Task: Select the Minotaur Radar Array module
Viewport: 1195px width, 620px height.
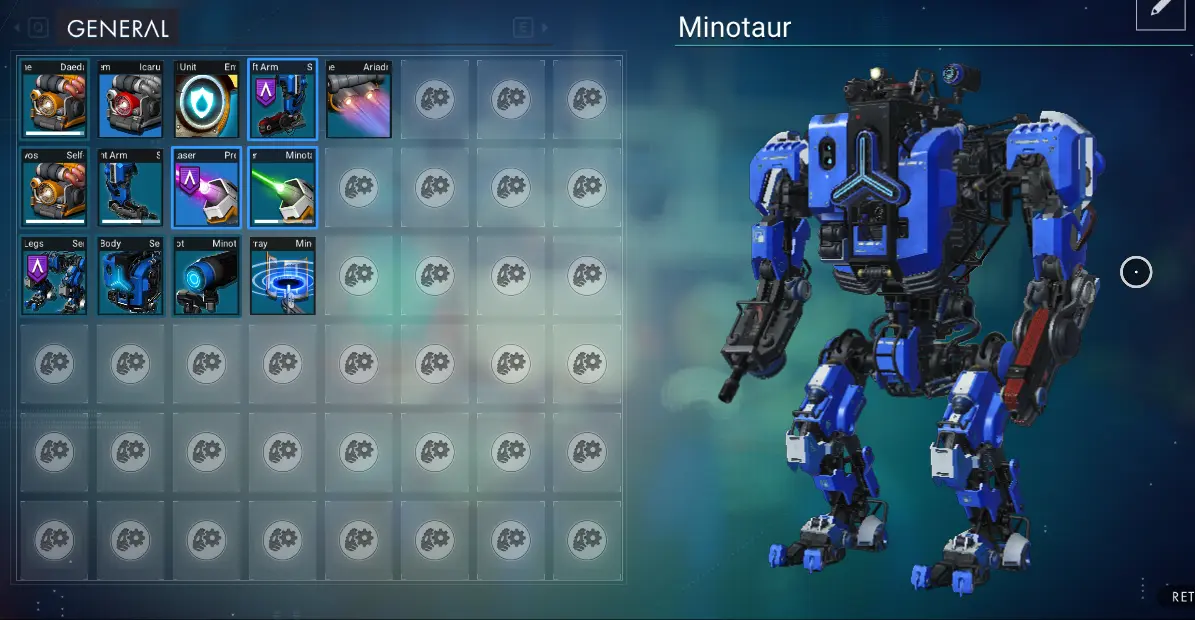Action: click(x=283, y=275)
